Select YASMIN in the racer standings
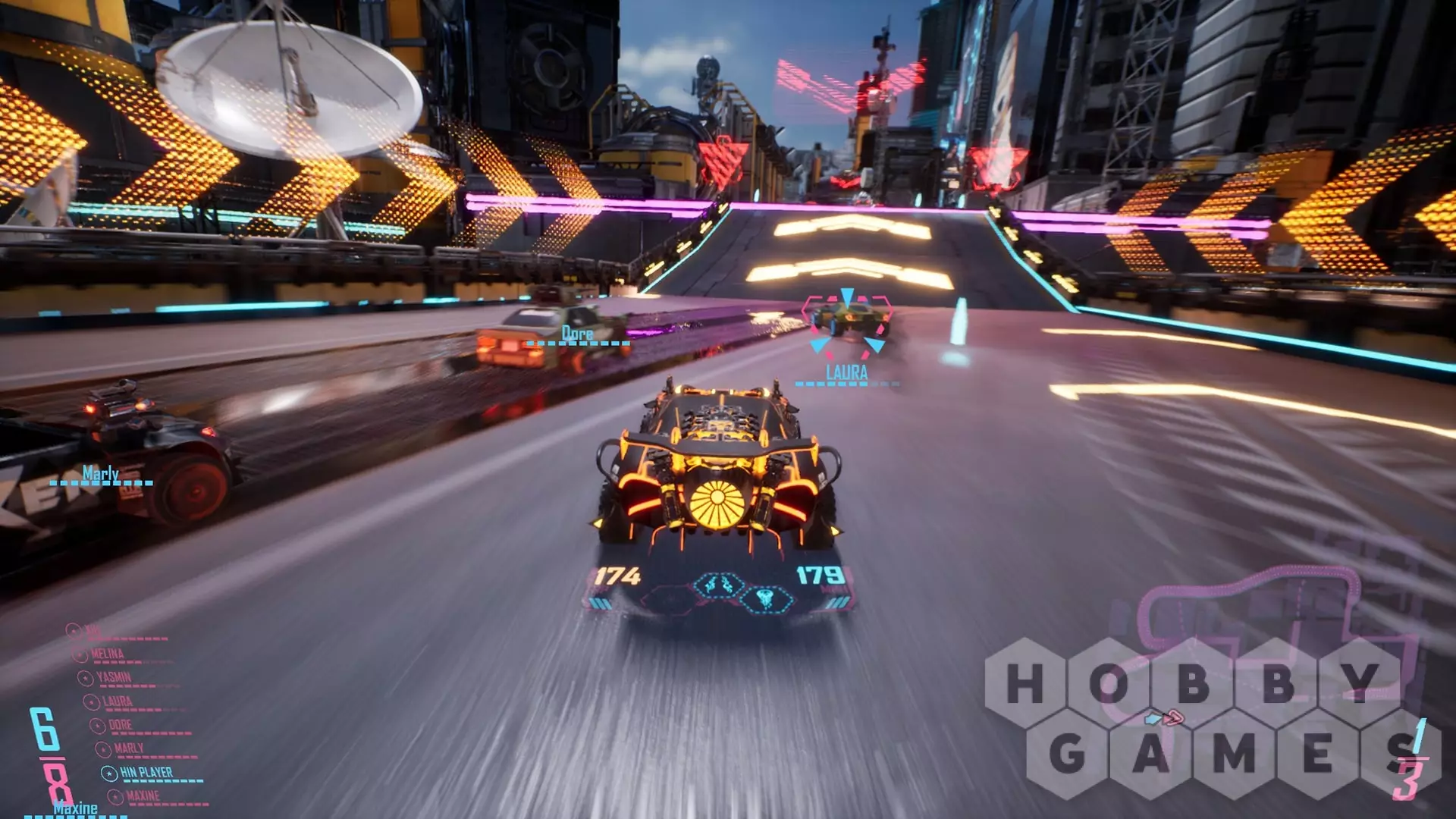The image size is (1456, 819). (x=114, y=677)
